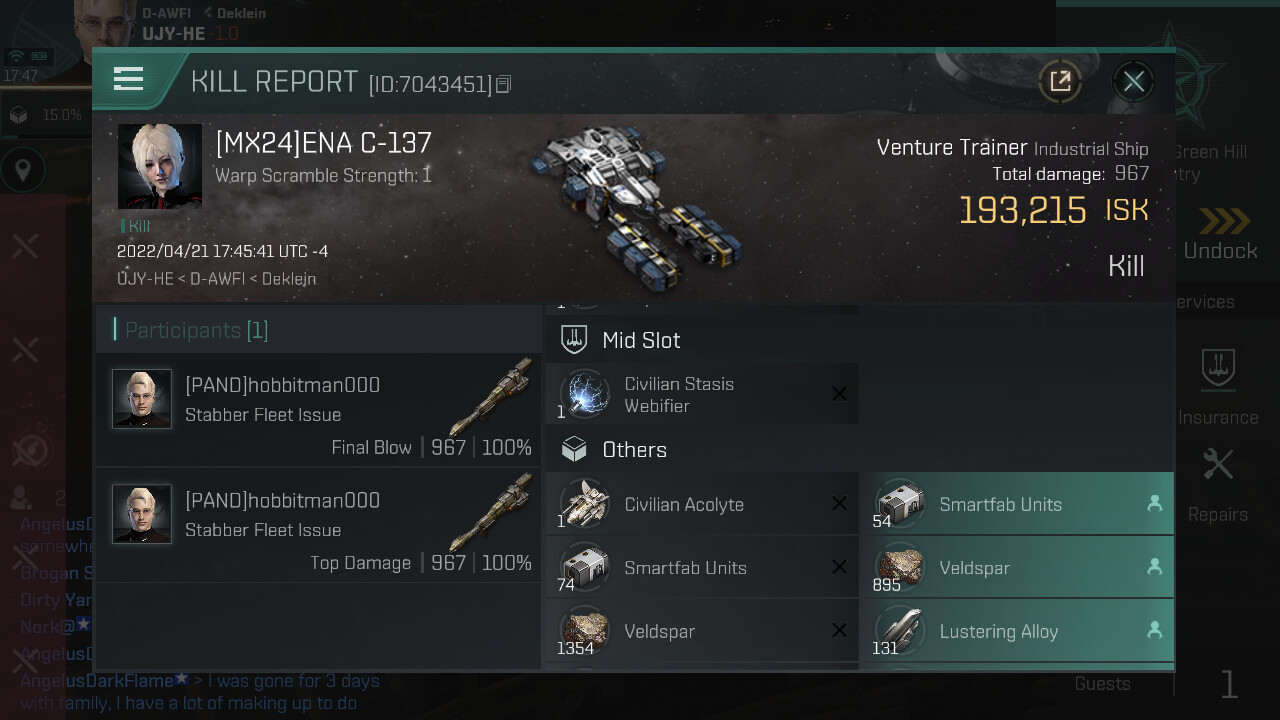
Task: Open the cargo hold indicator
Action: 19,115
